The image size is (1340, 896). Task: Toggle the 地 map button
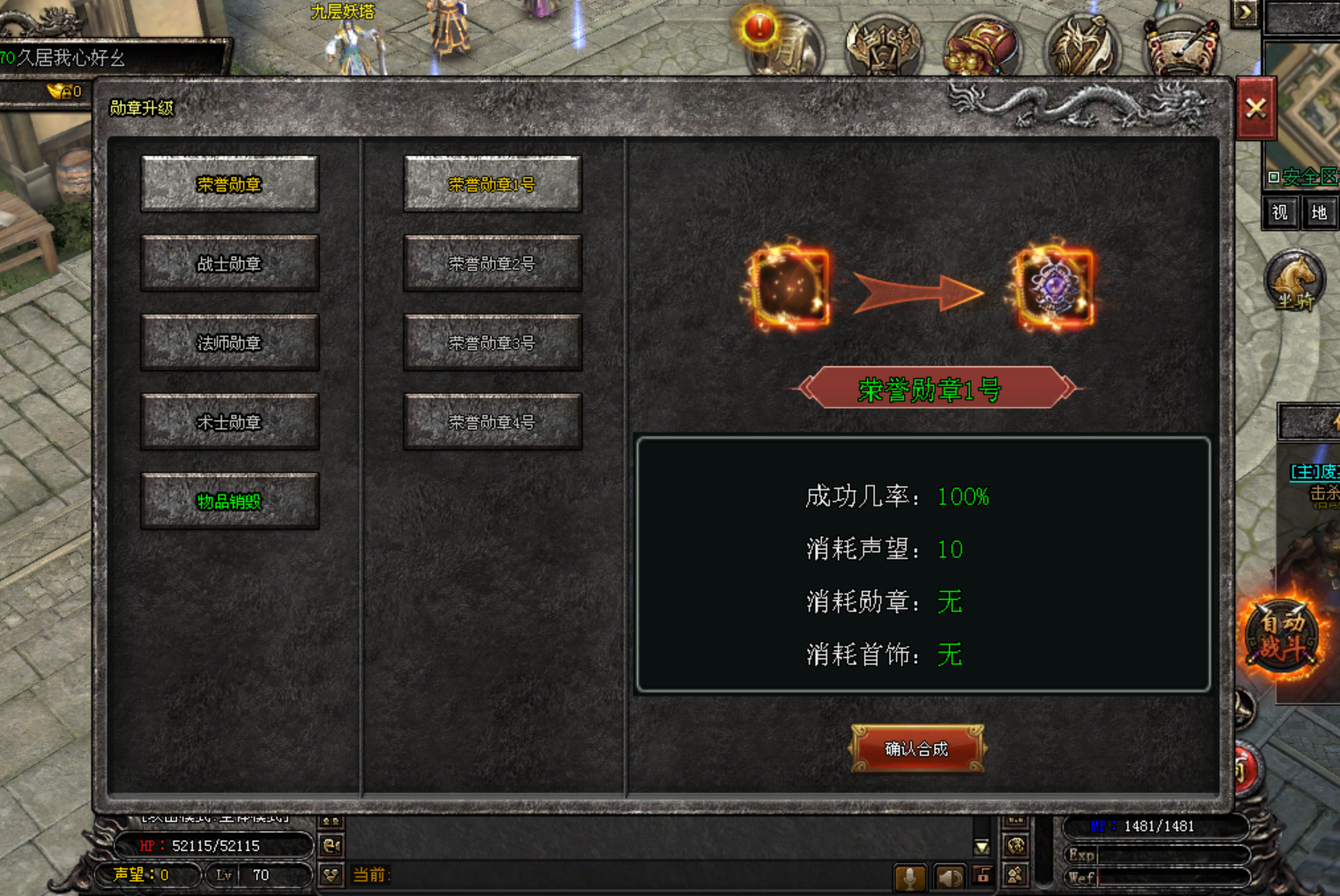point(1320,212)
